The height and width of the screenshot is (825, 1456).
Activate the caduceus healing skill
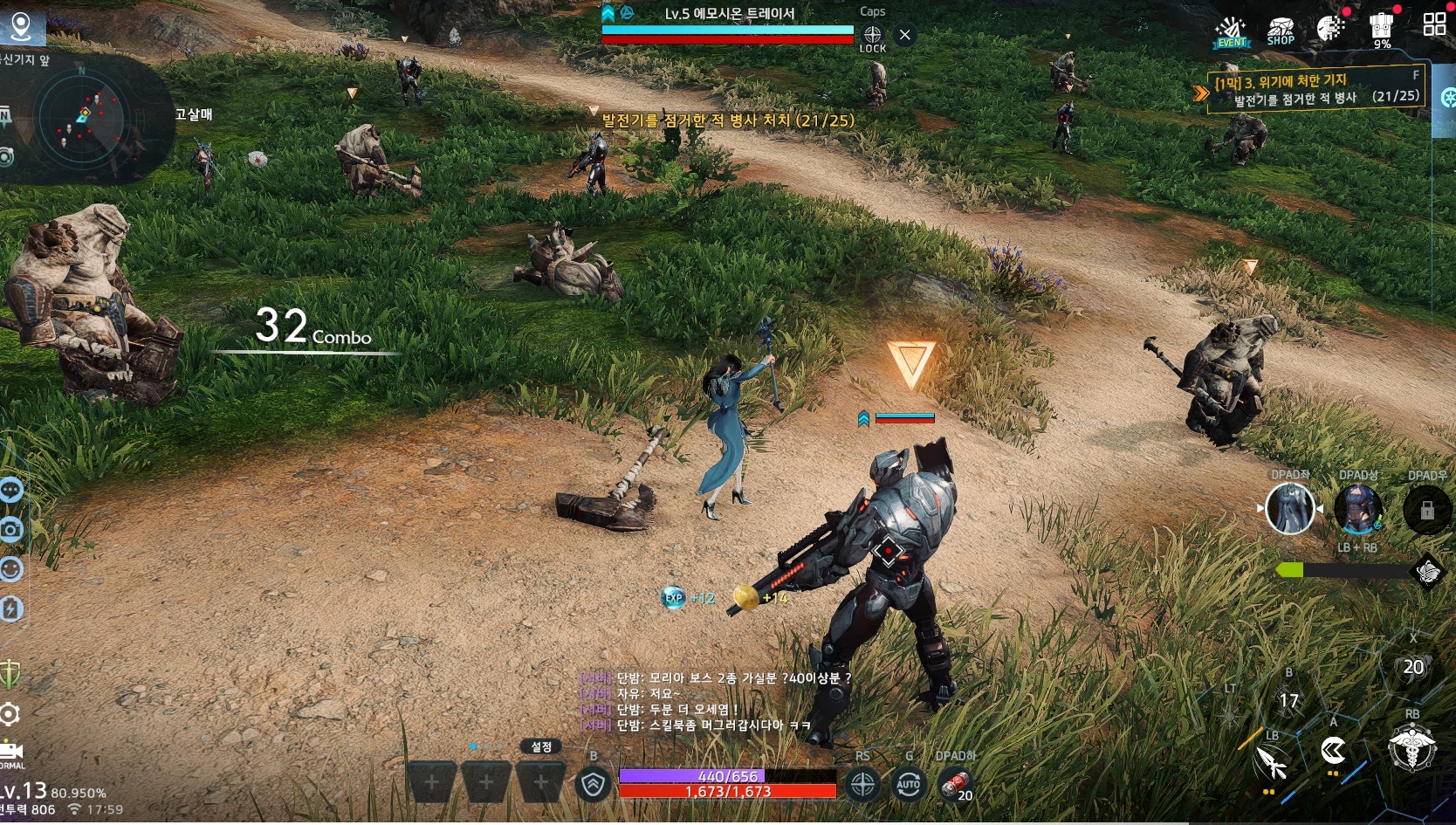click(1411, 748)
